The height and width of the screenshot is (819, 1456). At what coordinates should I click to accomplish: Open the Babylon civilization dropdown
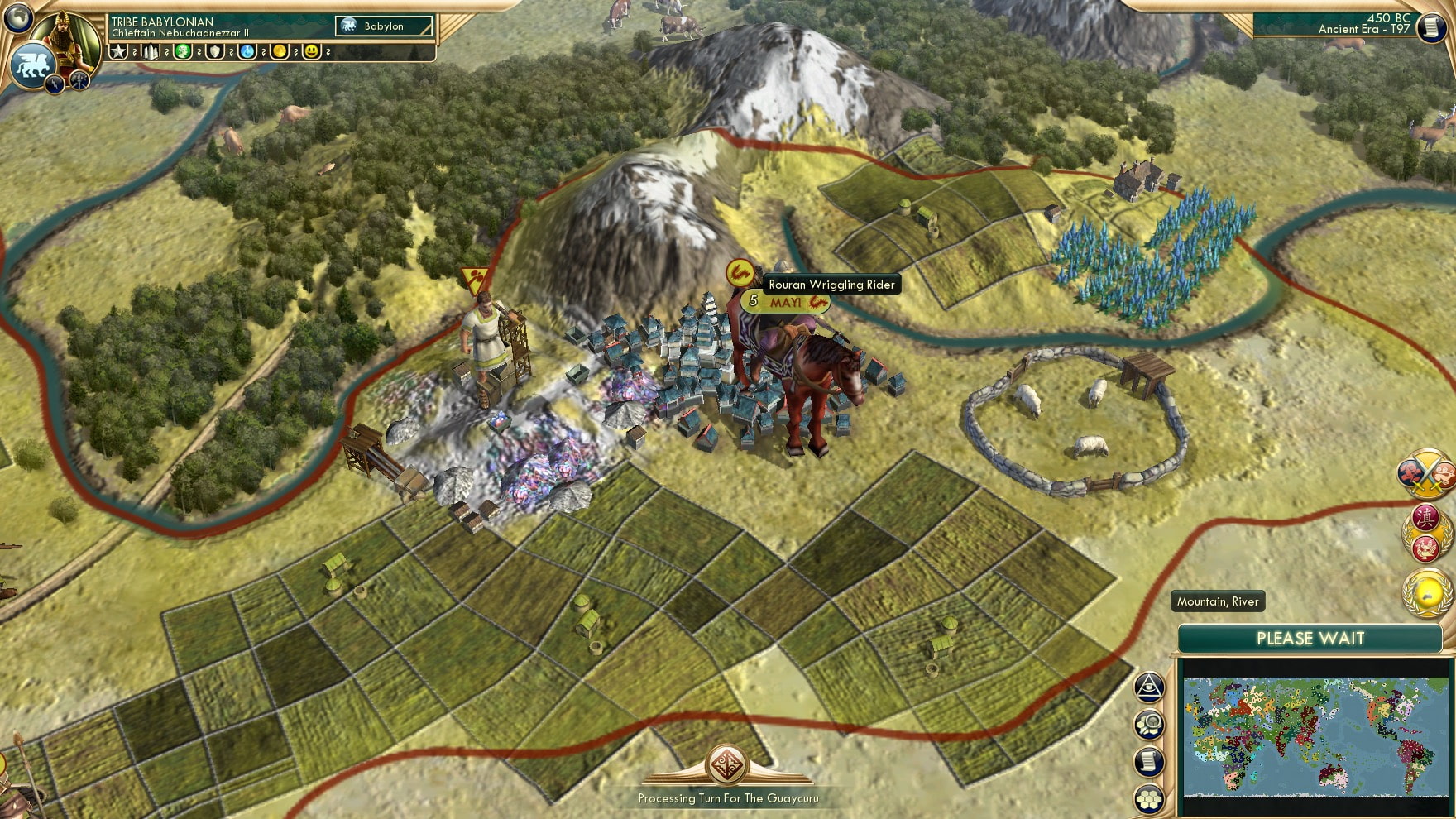pos(382,26)
